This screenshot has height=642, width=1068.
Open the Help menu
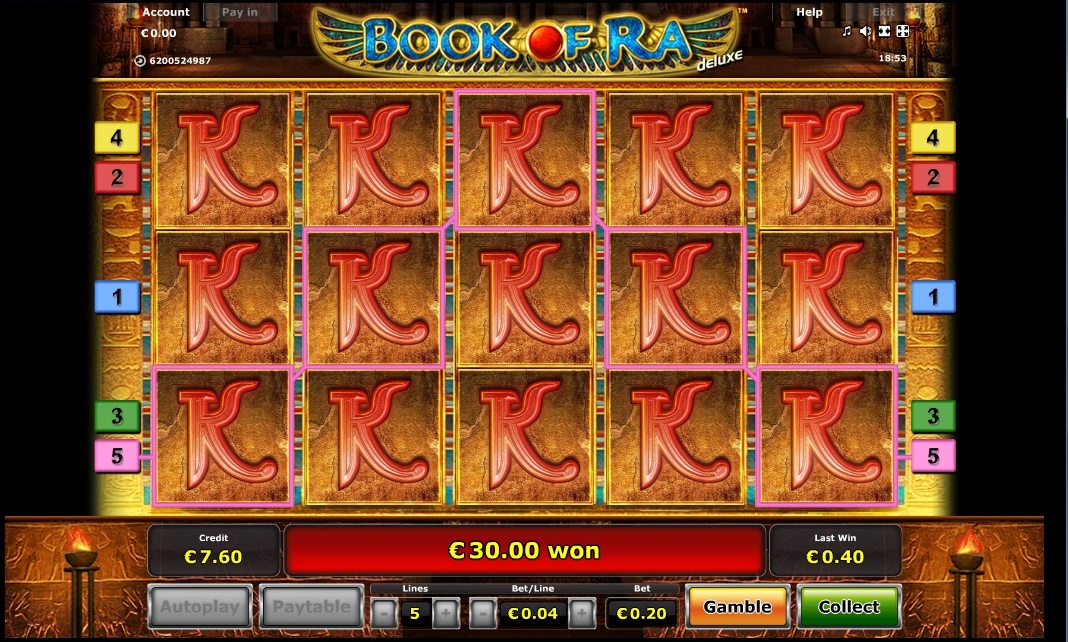tap(809, 12)
